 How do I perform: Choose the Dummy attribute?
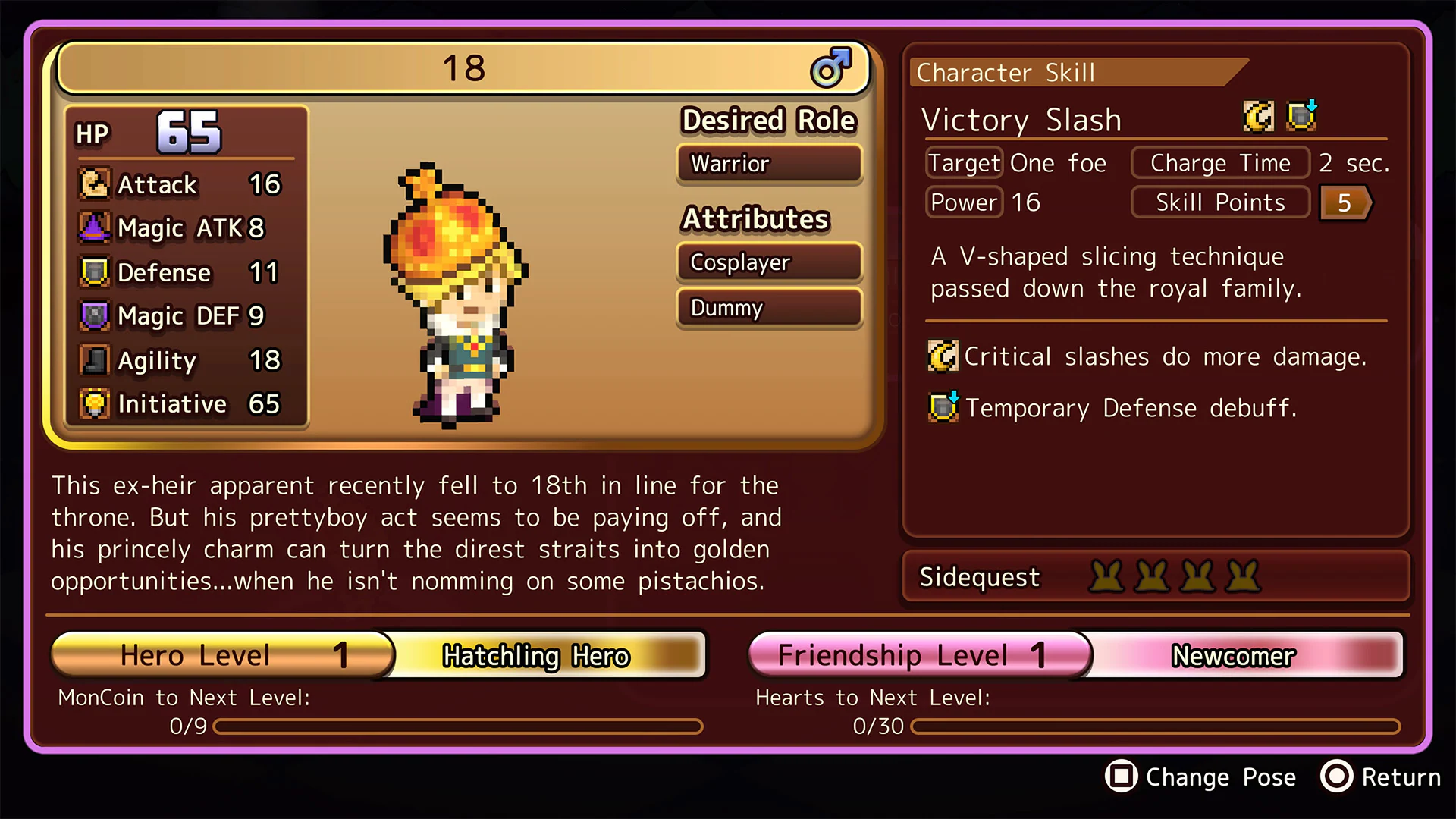pyautogui.click(x=769, y=308)
